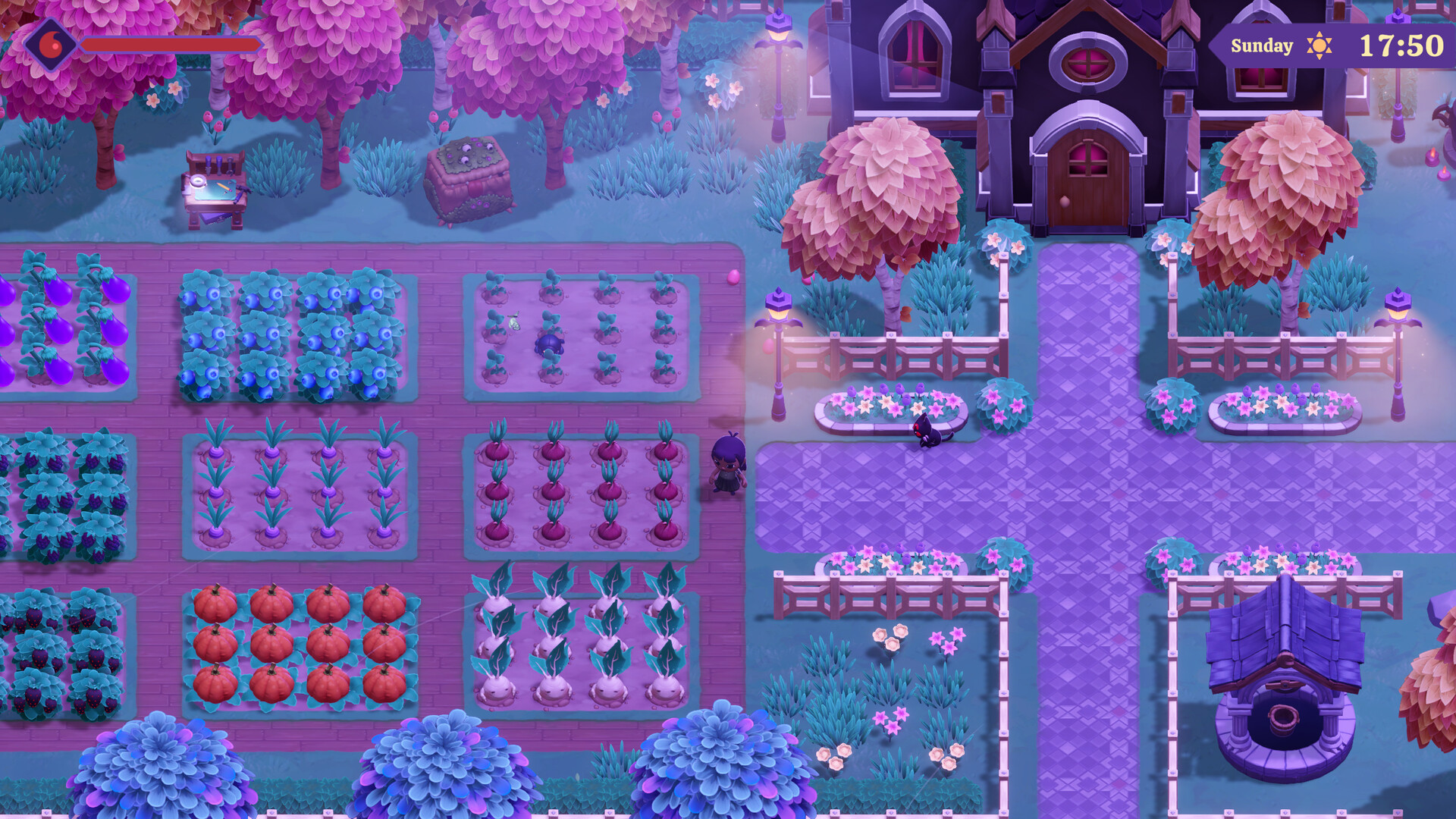
Task: Click the magnifying glass on the crafting table
Action: 198,181
